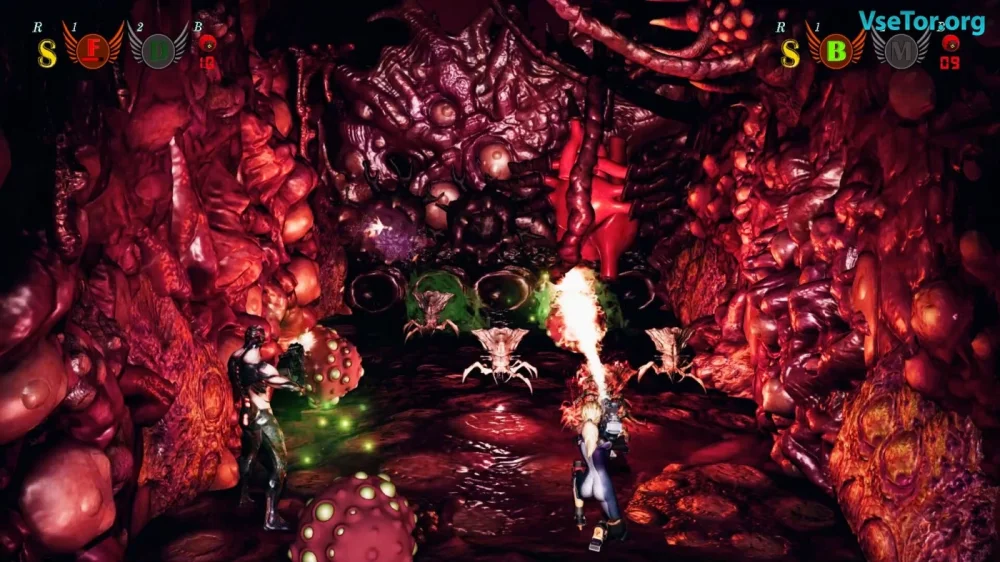1000x562 pixels.
Task: Click the yellow S rank icon beside F
Action: tap(46, 52)
